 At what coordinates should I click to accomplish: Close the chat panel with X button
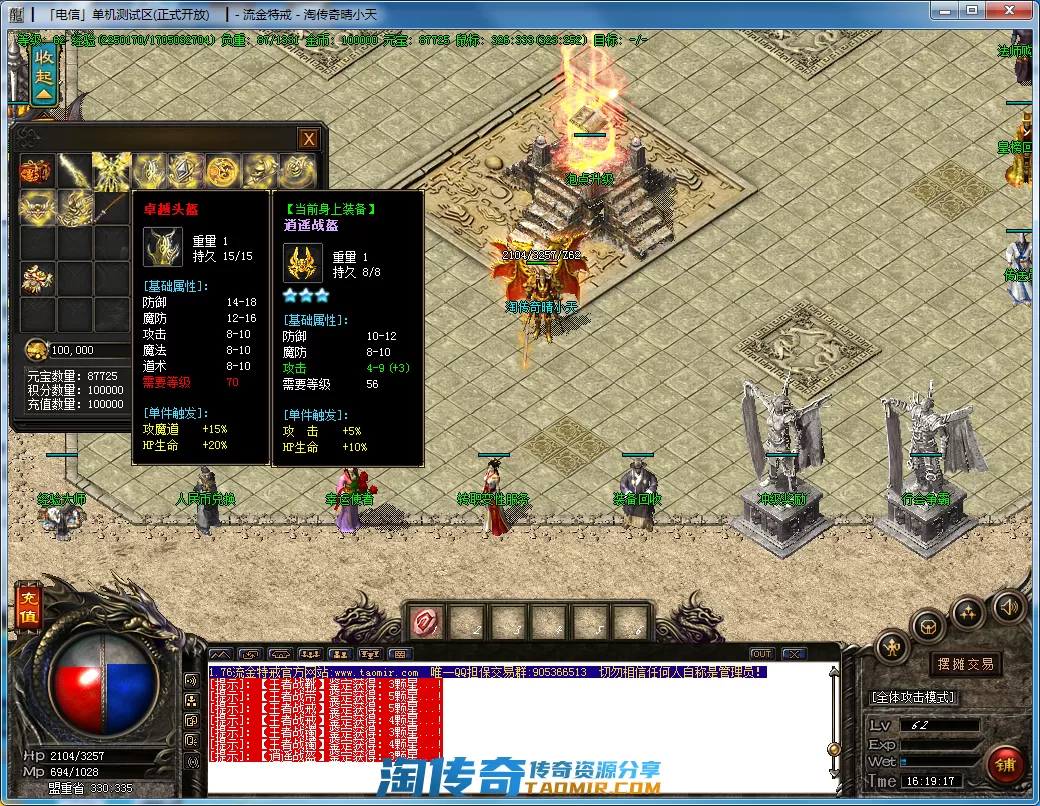793,654
